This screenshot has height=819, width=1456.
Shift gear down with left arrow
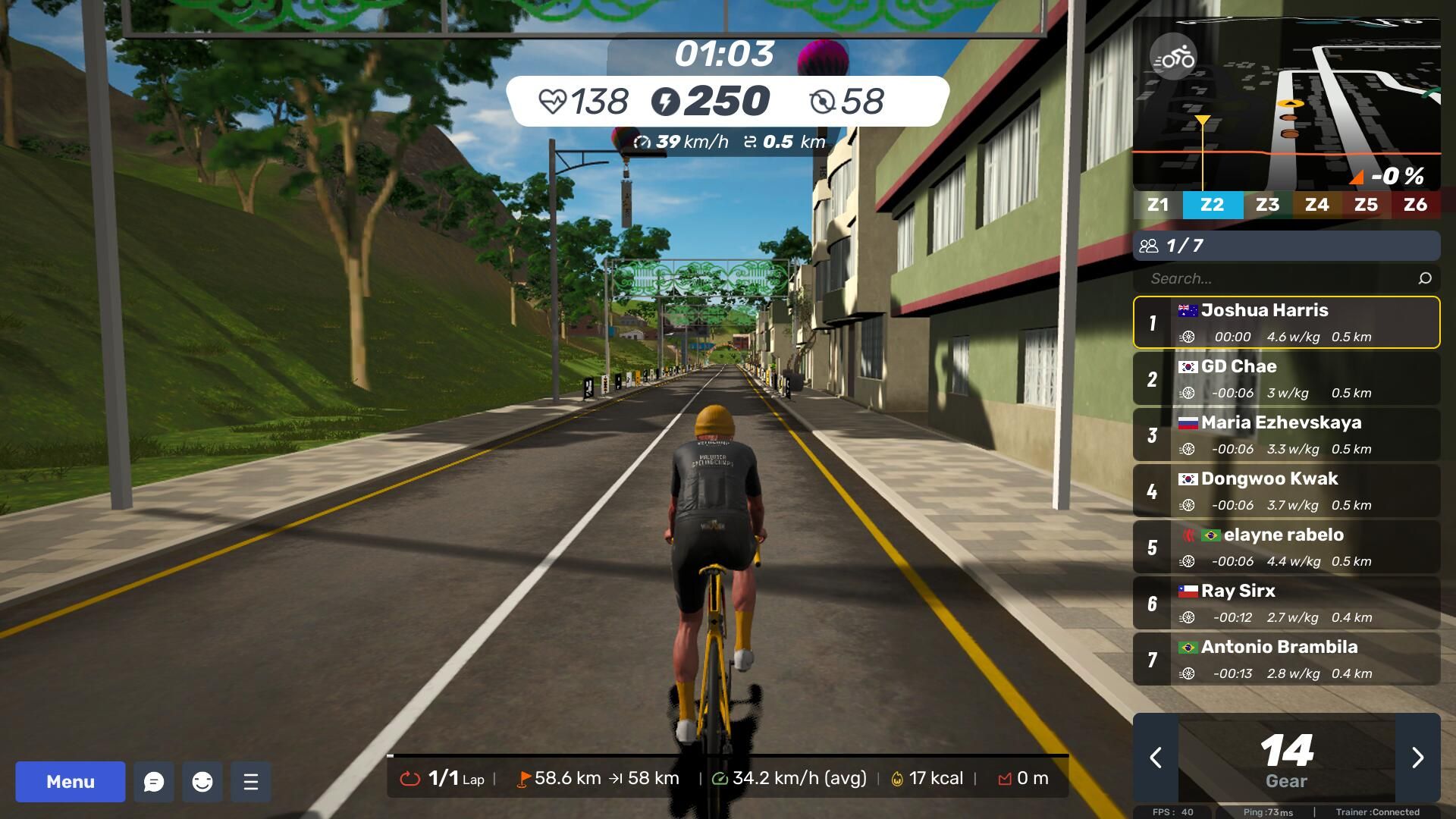(x=1156, y=758)
